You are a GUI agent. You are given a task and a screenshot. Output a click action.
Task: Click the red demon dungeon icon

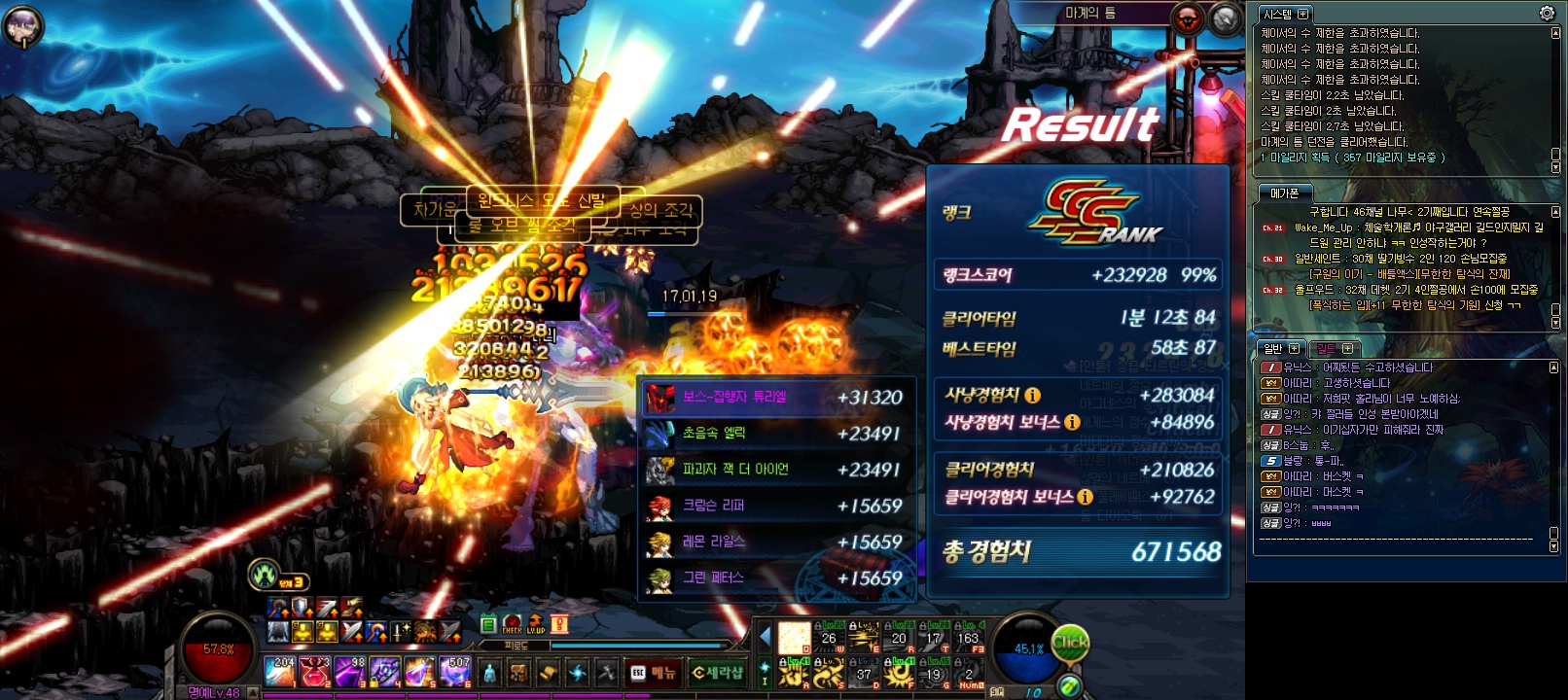[x=1188, y=18]
